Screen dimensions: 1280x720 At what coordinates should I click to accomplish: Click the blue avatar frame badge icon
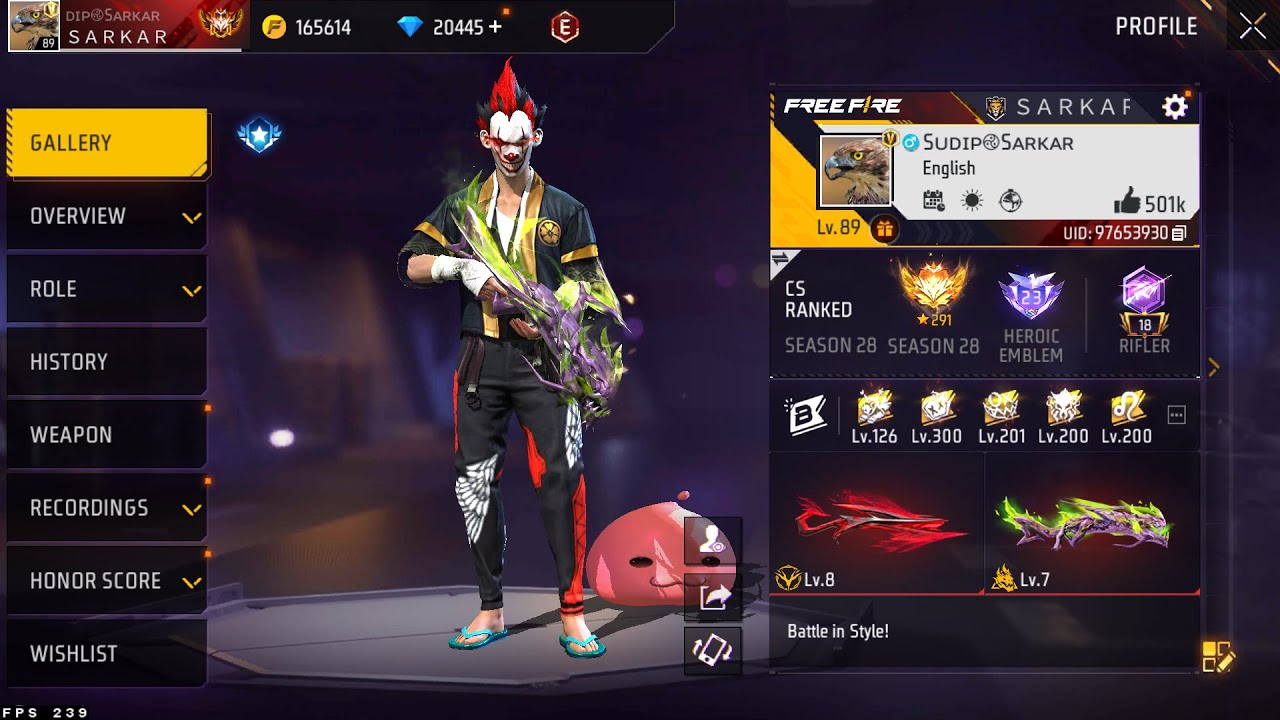coord(258,134)
